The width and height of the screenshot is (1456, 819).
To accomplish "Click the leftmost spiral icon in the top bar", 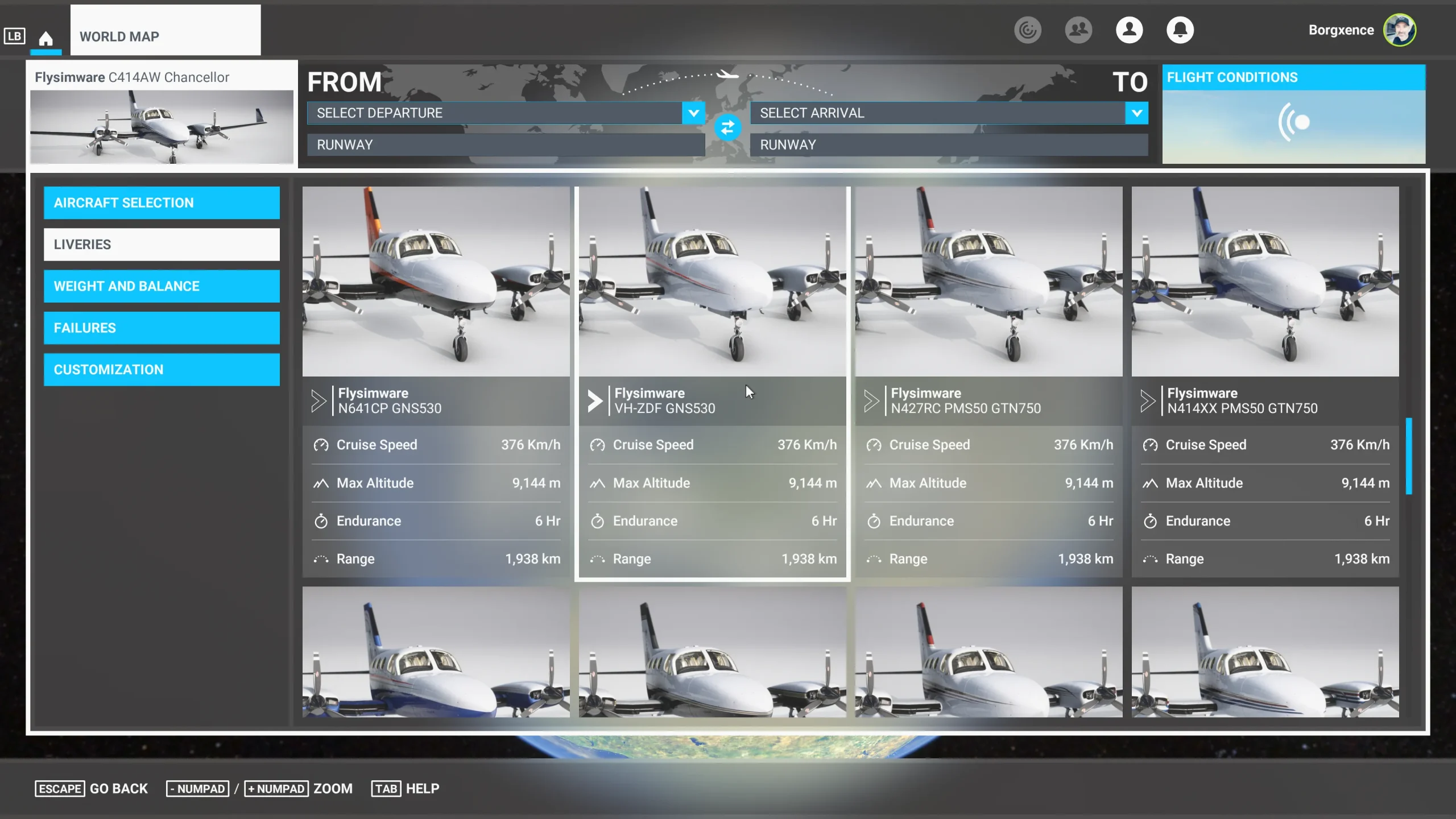I will point(1028,30).
